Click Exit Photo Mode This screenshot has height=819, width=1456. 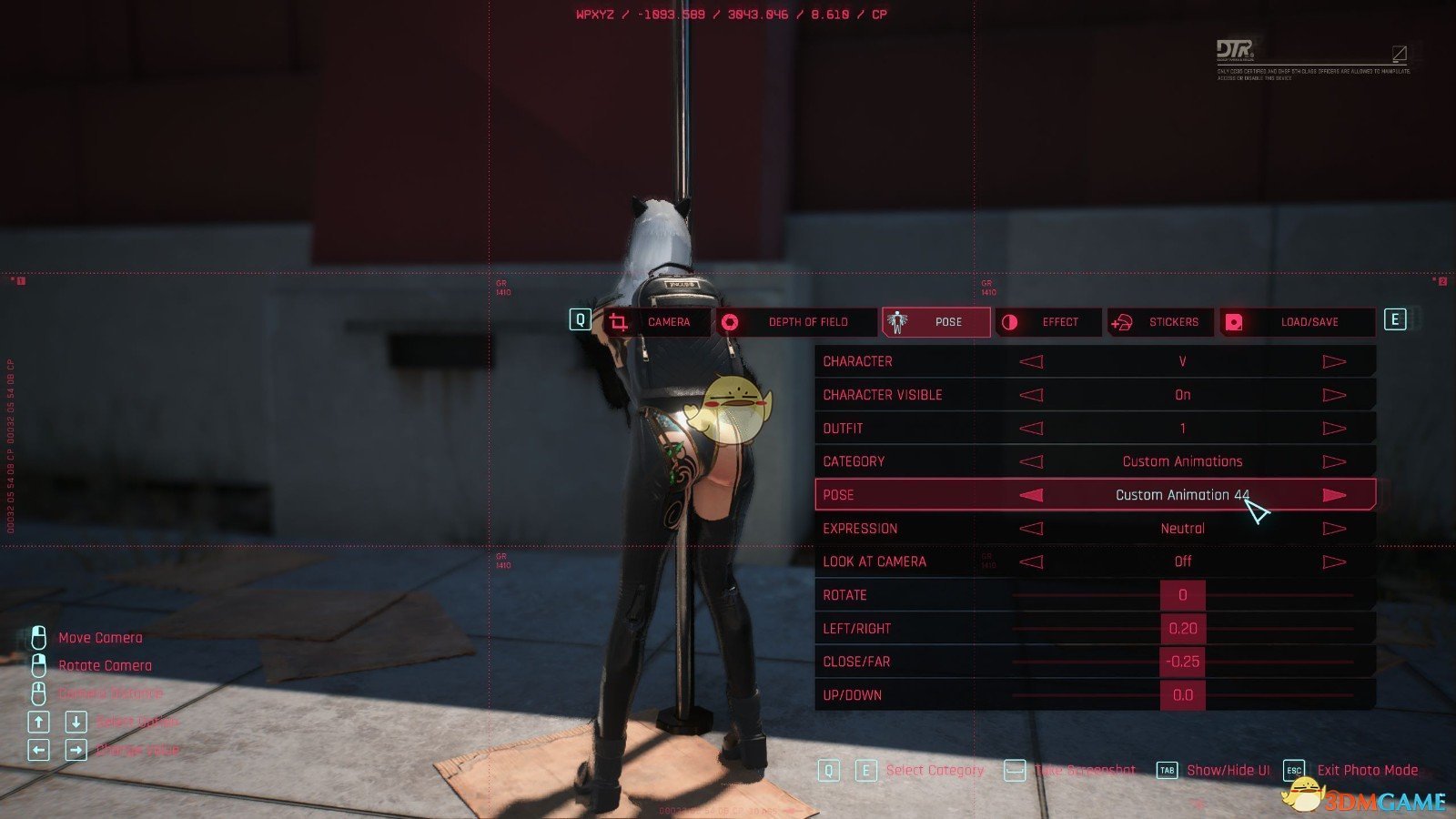(x=1367, y=770)
